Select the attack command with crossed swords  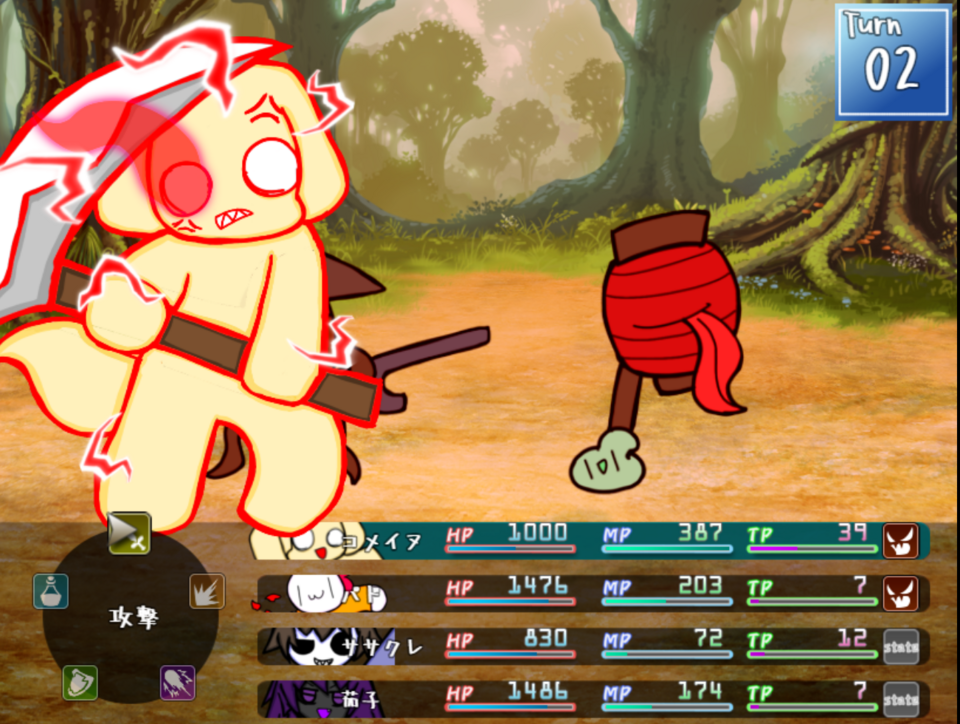(130, 533)
